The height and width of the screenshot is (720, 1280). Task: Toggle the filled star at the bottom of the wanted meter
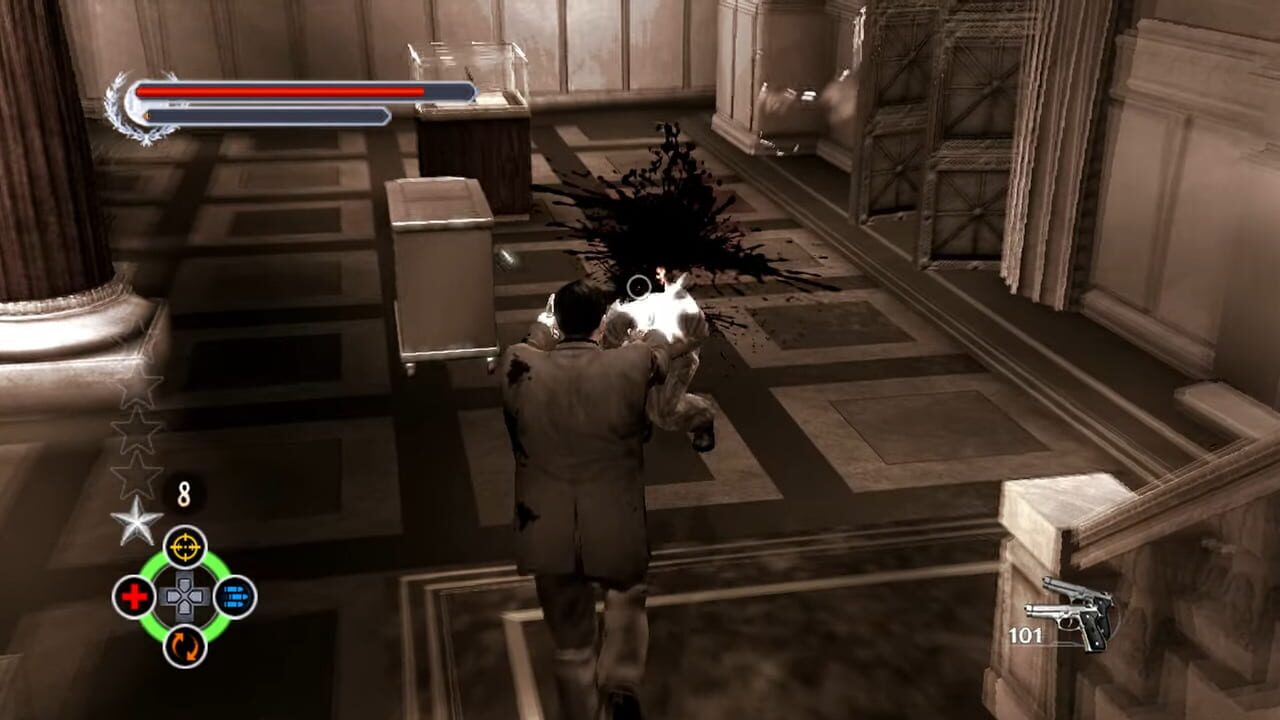tap(135, 521)
